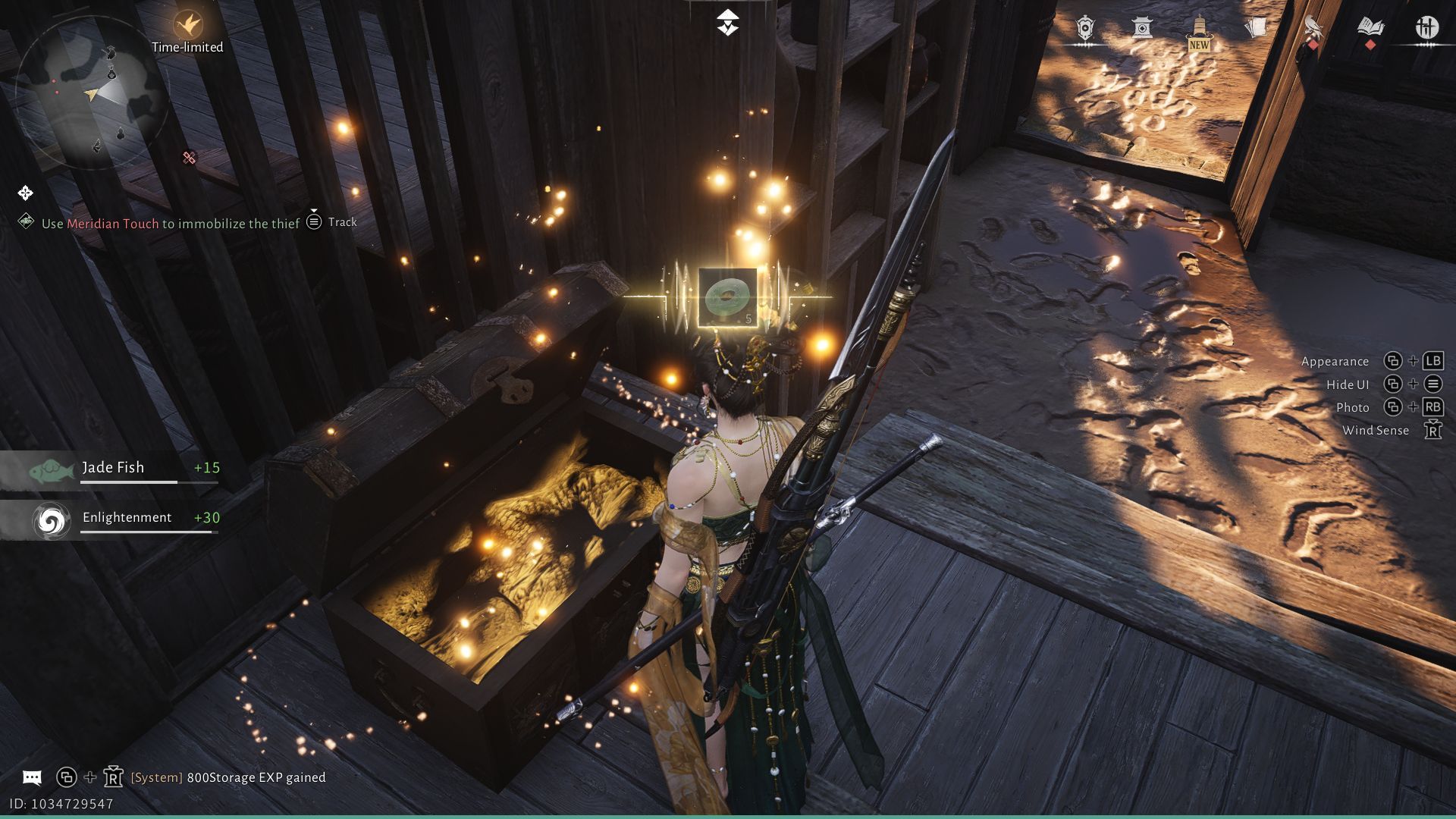Click the Jade Fish reward notification
Screen dimensions: 1456x819
coord(112,469)
